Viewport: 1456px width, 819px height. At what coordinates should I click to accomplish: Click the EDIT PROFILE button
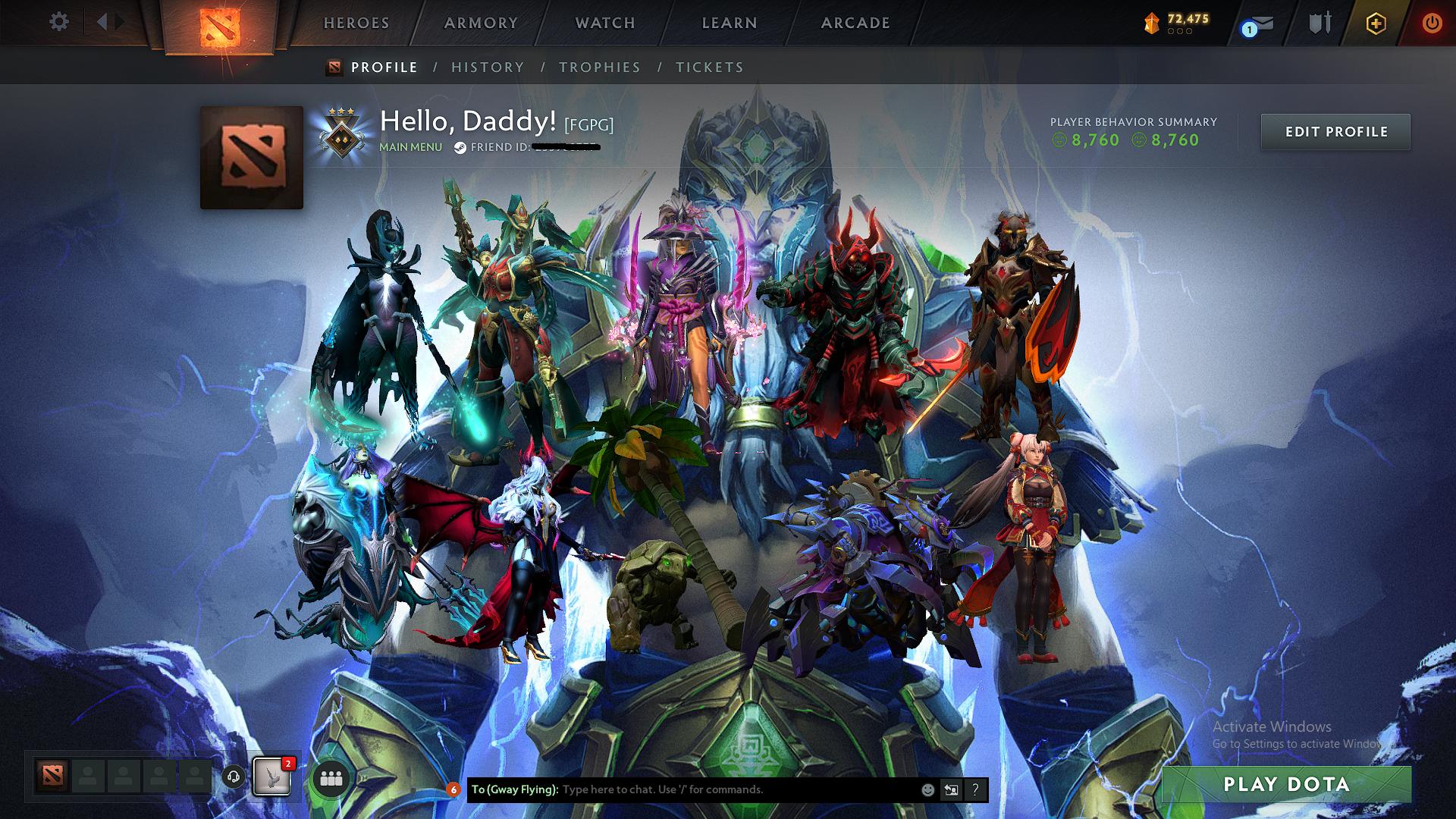click(x=1335, y=131)
